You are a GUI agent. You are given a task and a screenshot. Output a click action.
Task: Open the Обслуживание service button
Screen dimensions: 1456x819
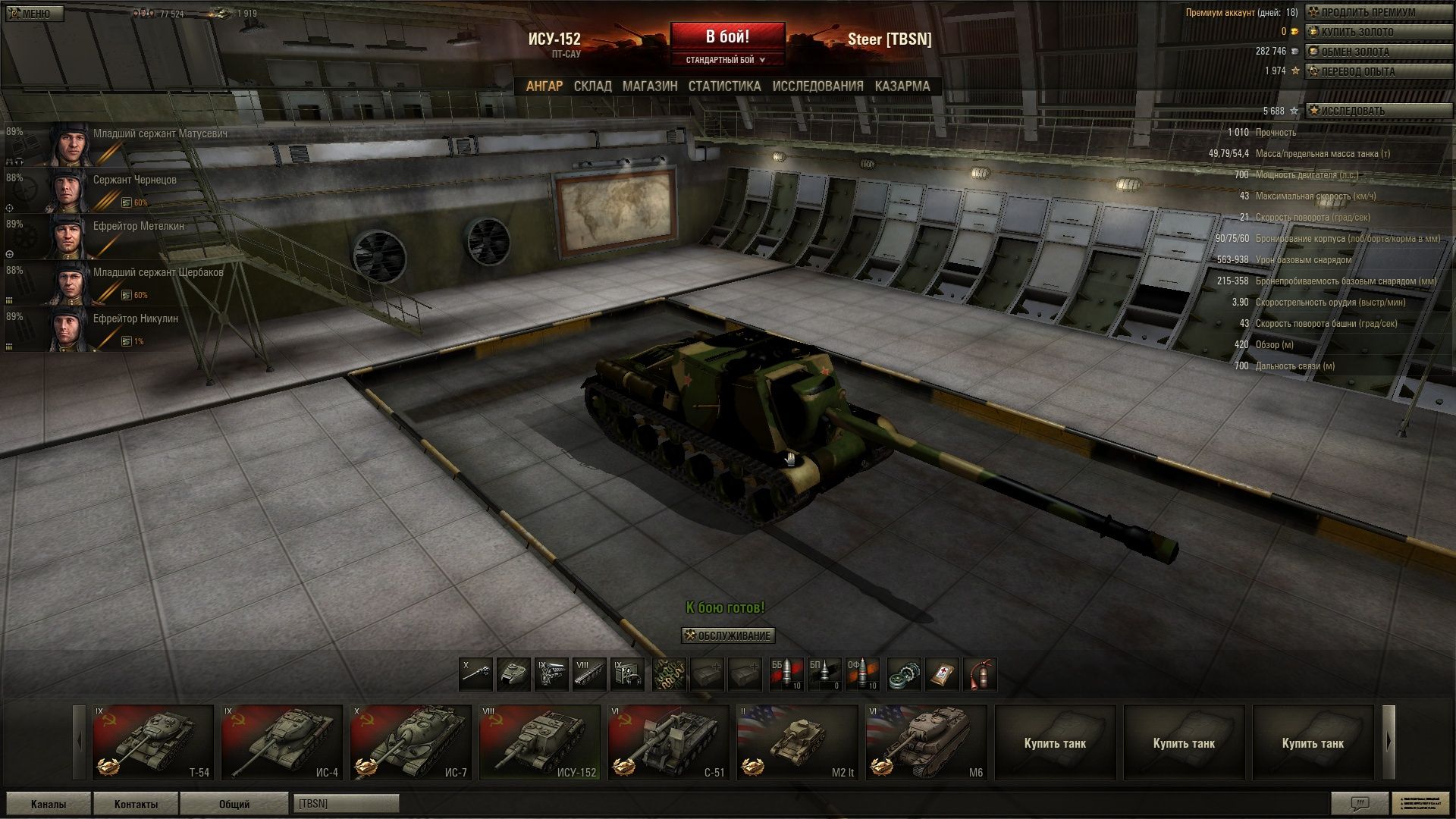point(728,635)
